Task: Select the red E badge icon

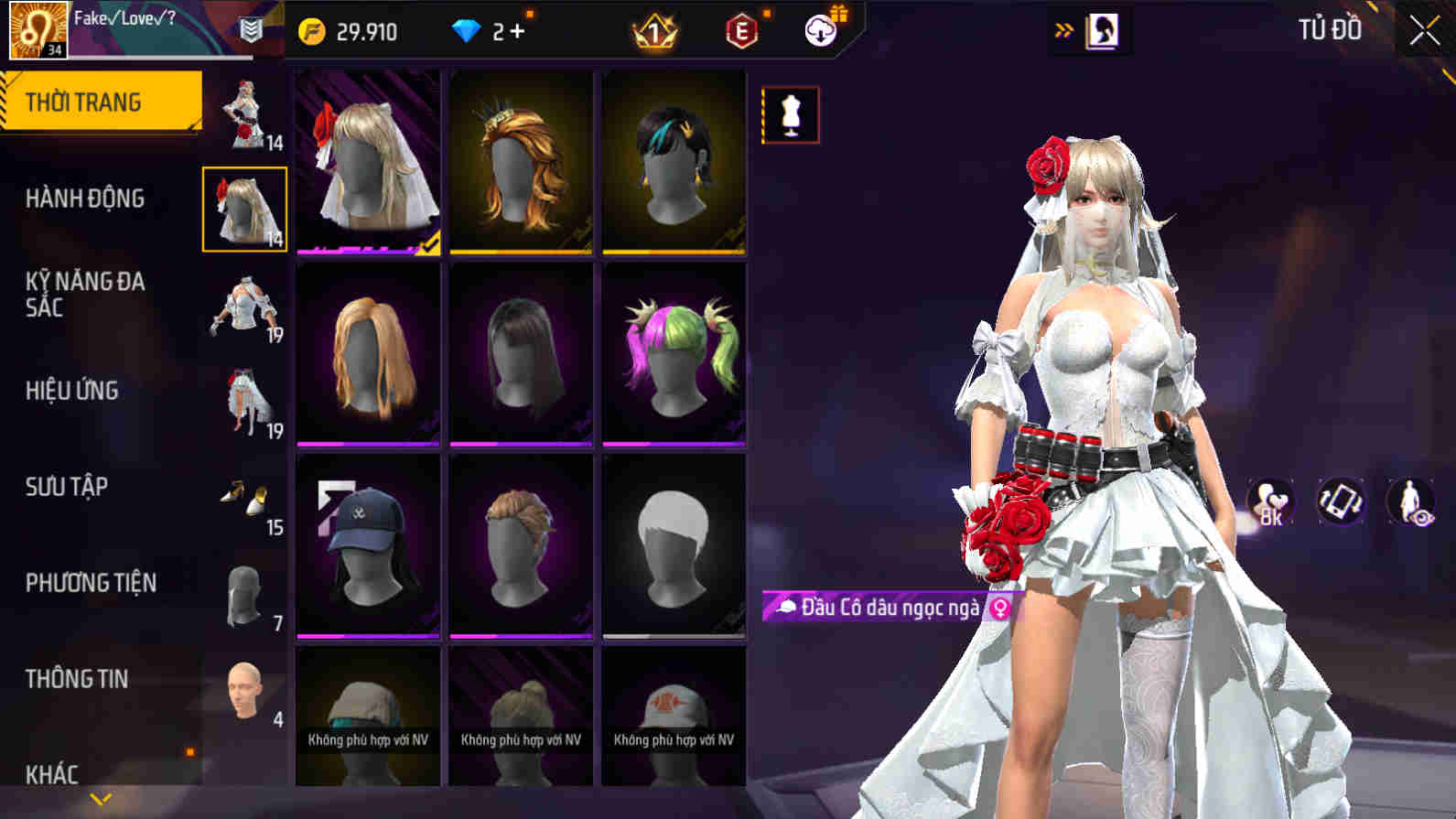Action: 743,28
